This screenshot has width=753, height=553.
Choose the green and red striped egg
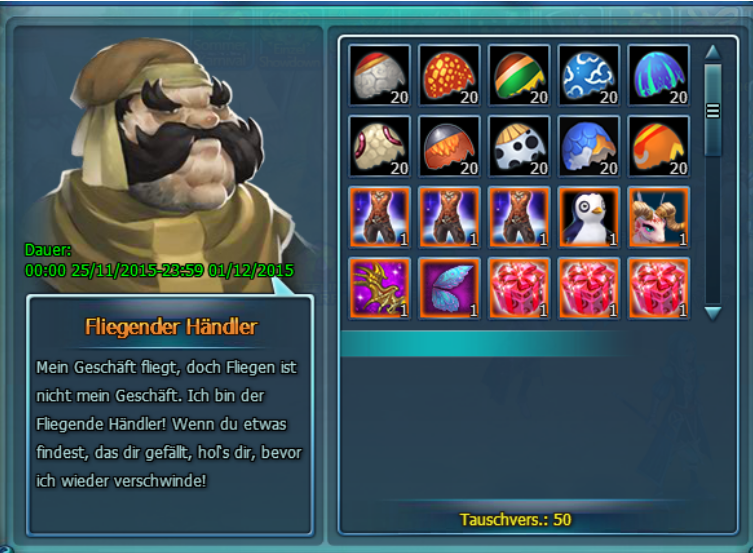pyautogui.click(x=519, y=75)
